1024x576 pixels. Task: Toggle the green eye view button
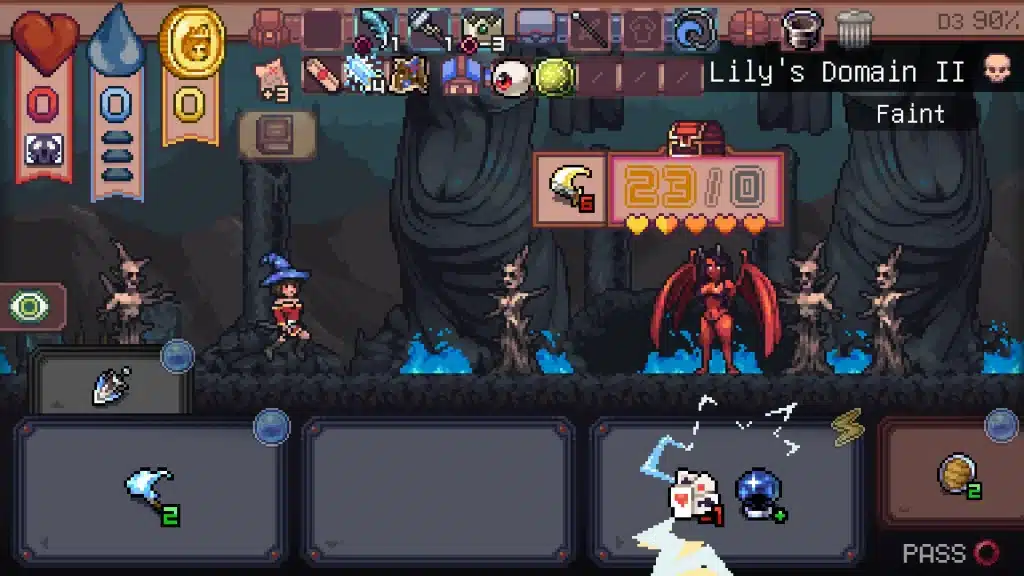(30, 306)
